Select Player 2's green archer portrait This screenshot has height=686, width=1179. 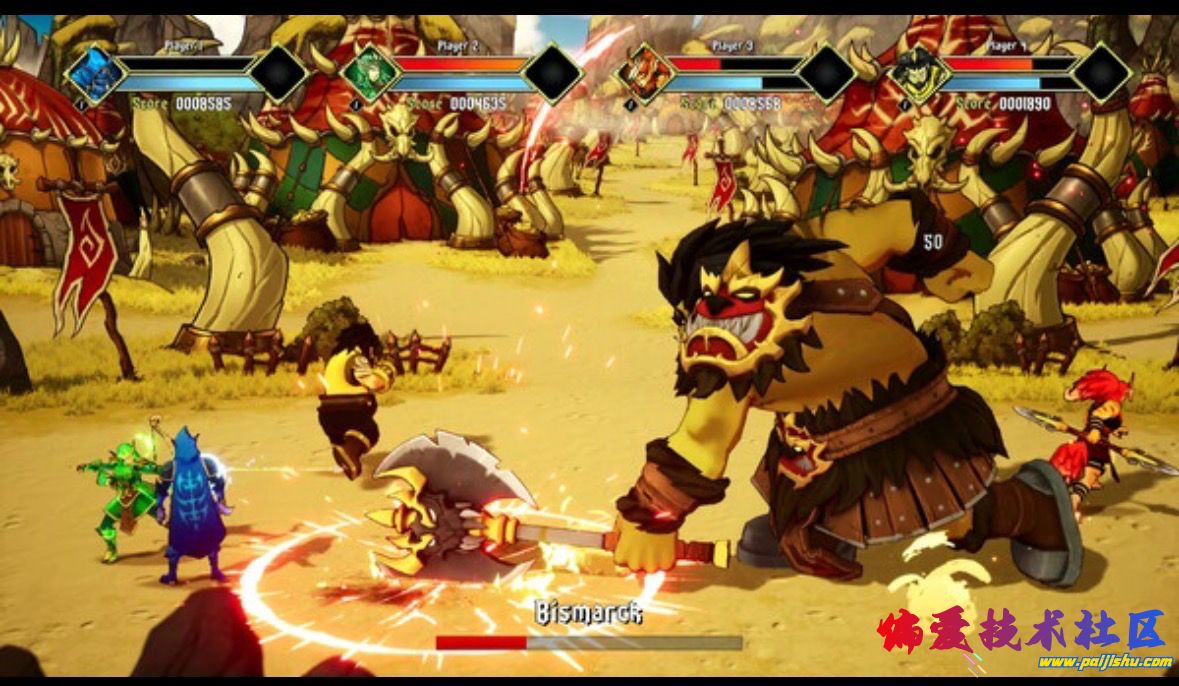click(x=370, y=73)
